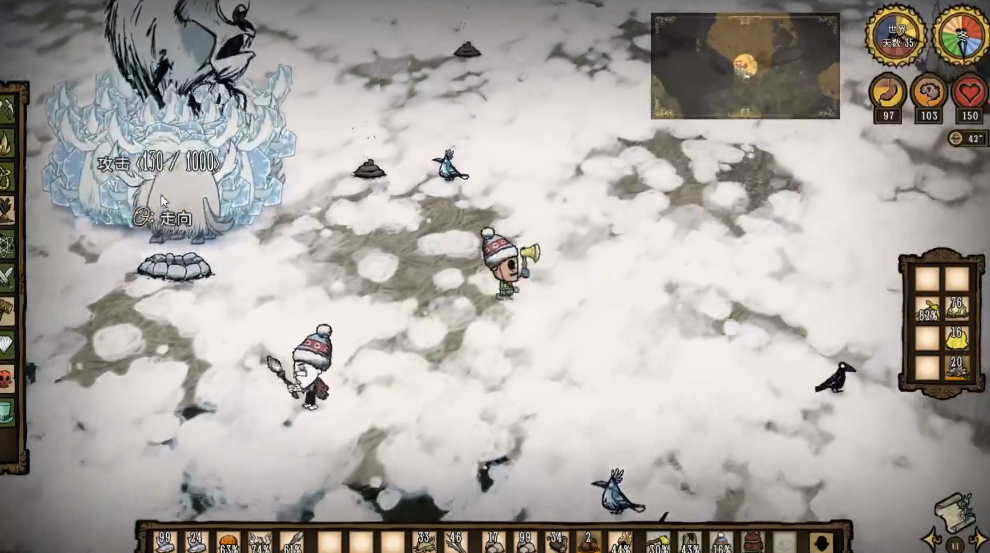Click the minimap
Viewport: 990px width, 553px height.
745,66
